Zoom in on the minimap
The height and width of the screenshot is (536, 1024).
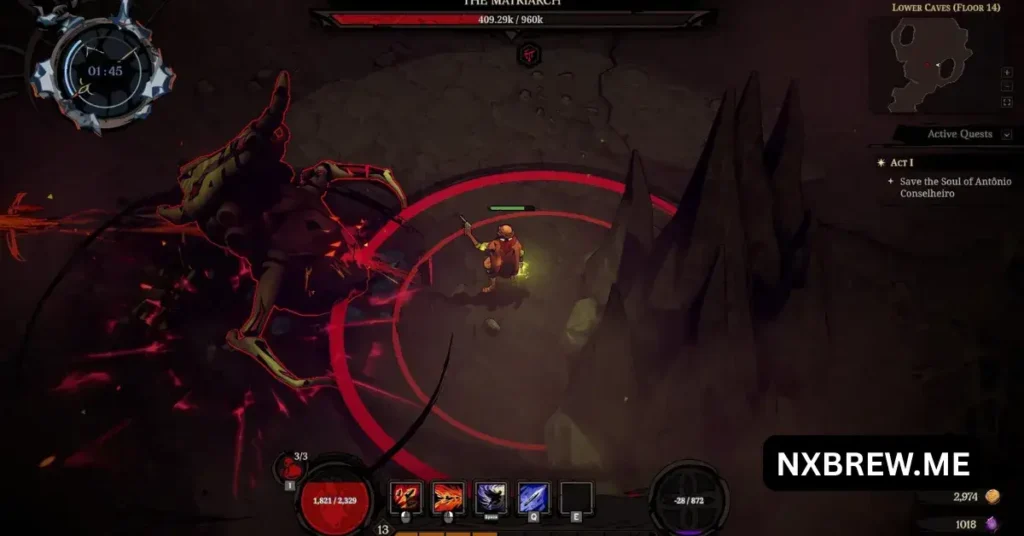pos(1006,73)
